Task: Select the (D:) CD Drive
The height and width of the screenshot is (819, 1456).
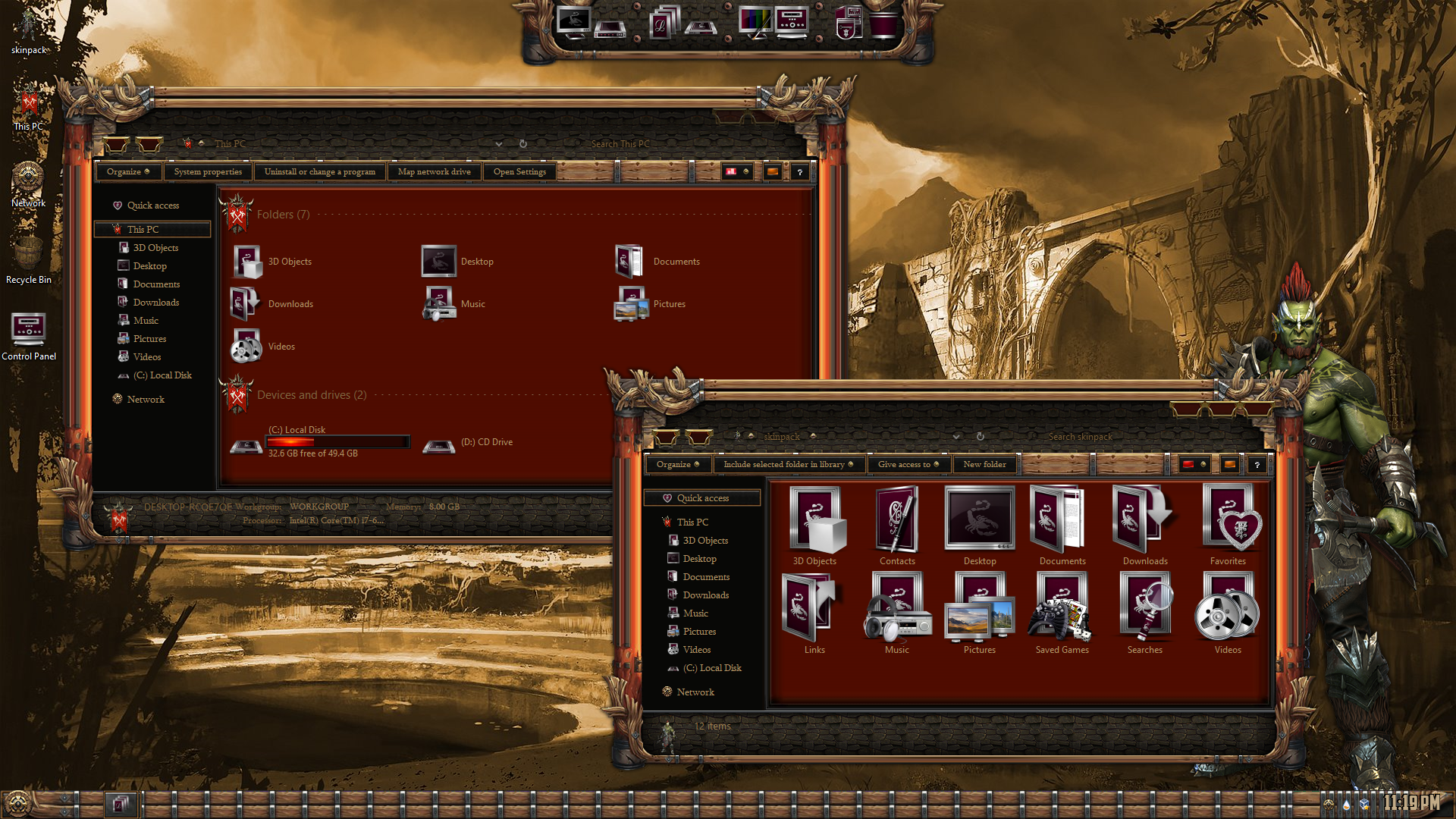Action: click(470, 443)
